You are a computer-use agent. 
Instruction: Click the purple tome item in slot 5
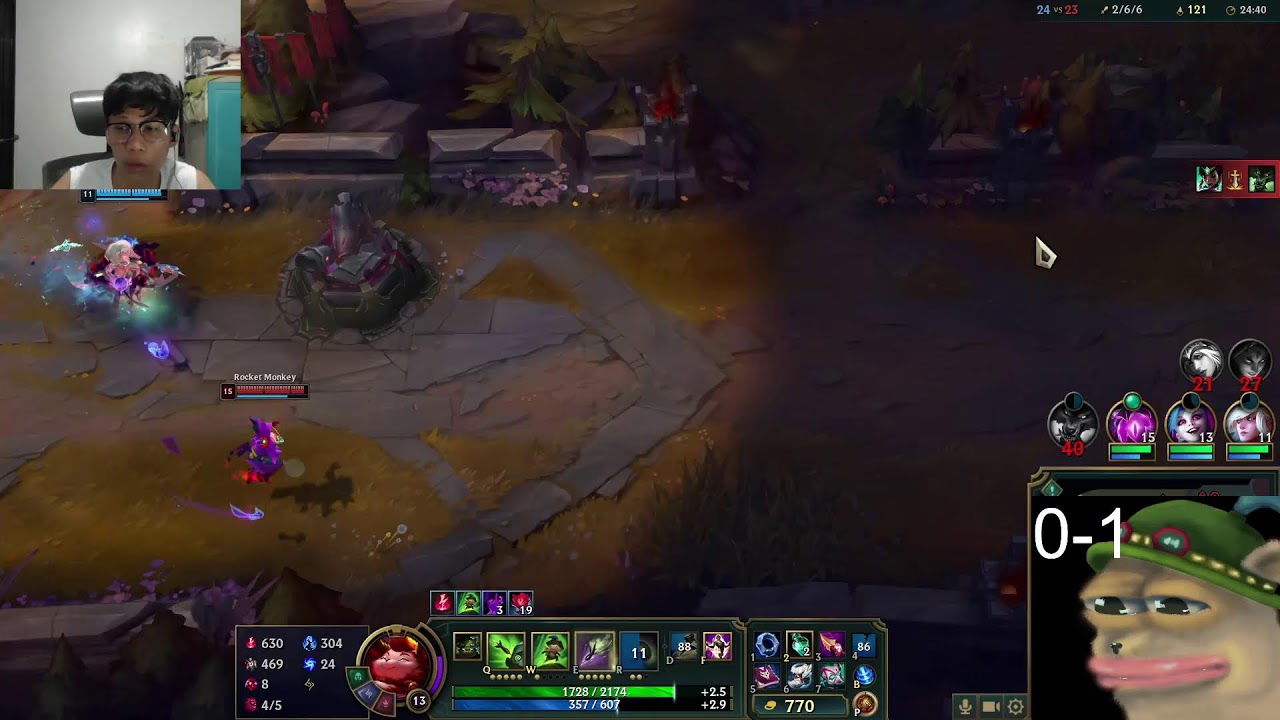point(766,676)
